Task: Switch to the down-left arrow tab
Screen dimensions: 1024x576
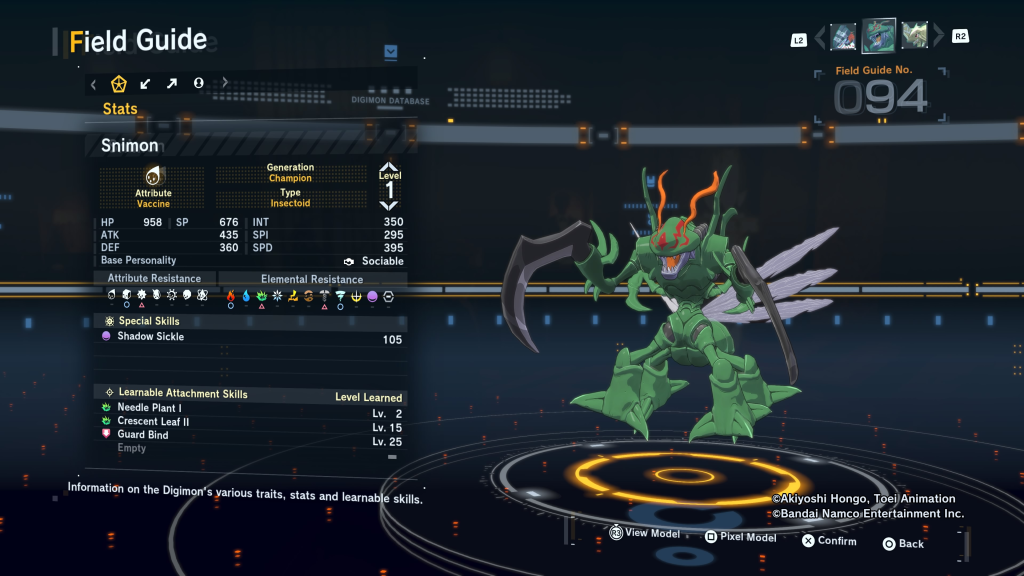Action: click(x=146, y=83)
